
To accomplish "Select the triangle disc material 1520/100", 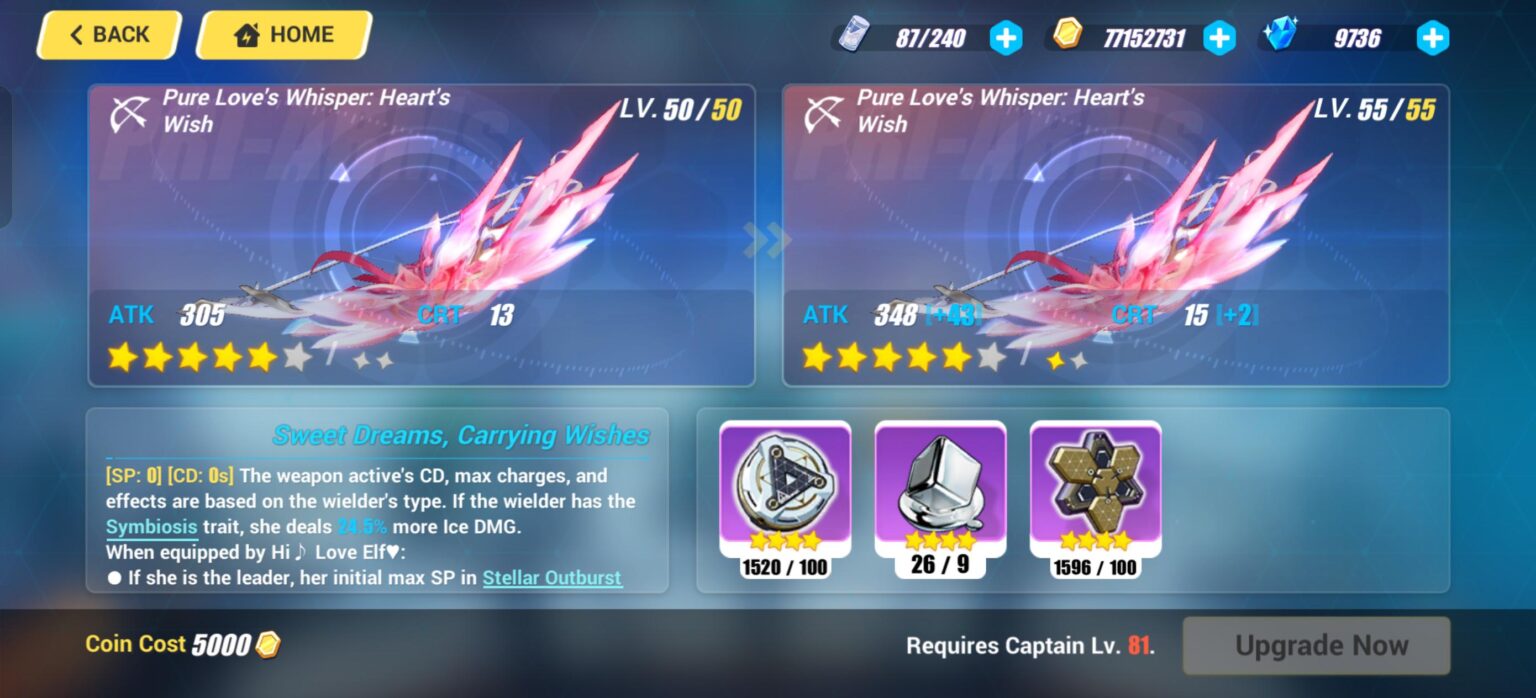I will pyautogui.click(x=785, y=490).
